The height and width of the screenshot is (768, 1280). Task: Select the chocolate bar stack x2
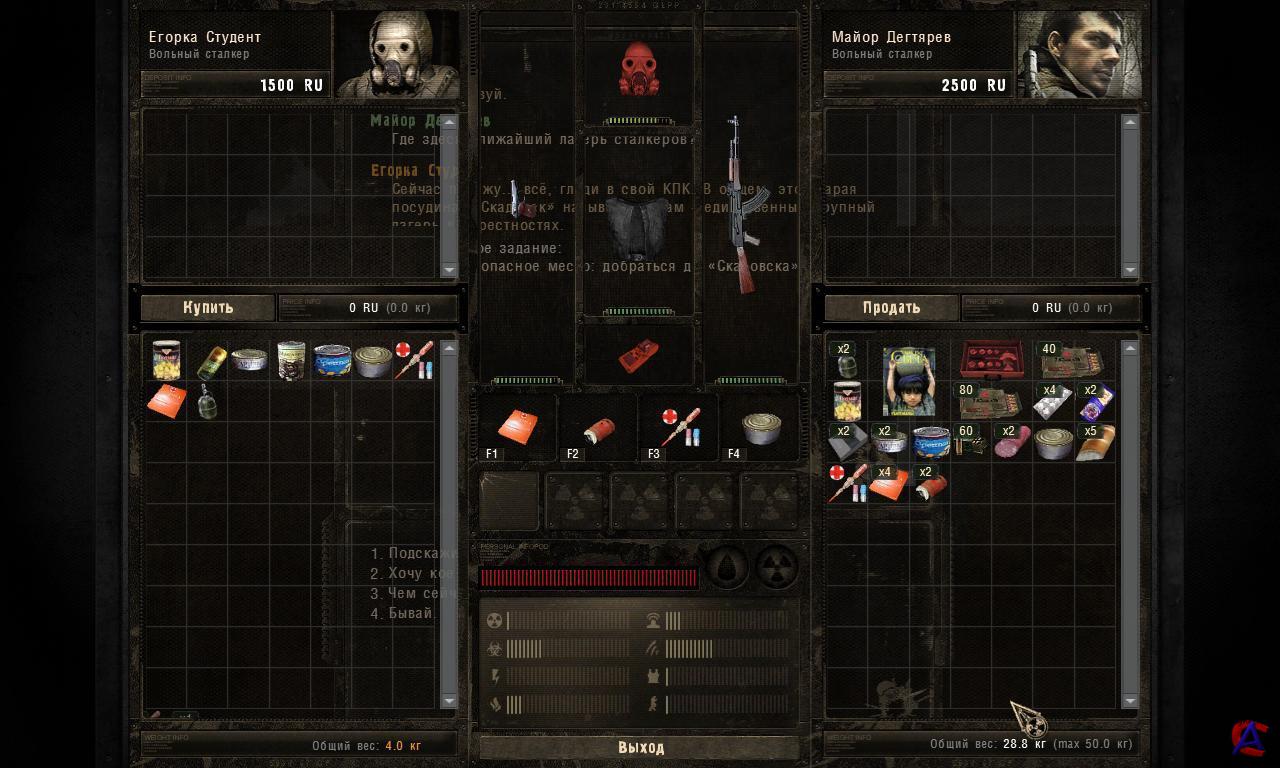pos(1095,401)
